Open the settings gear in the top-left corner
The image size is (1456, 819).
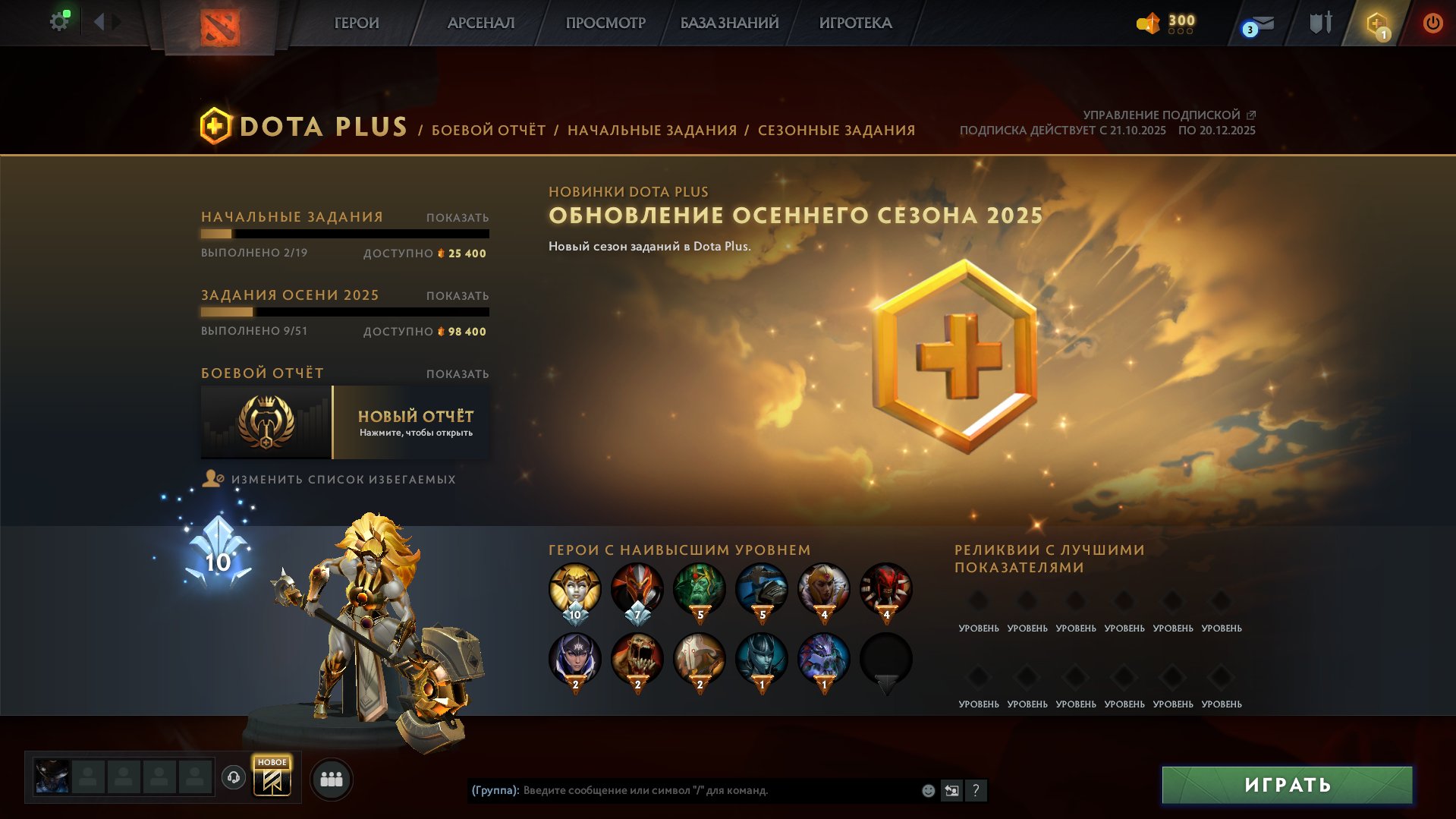59,21
